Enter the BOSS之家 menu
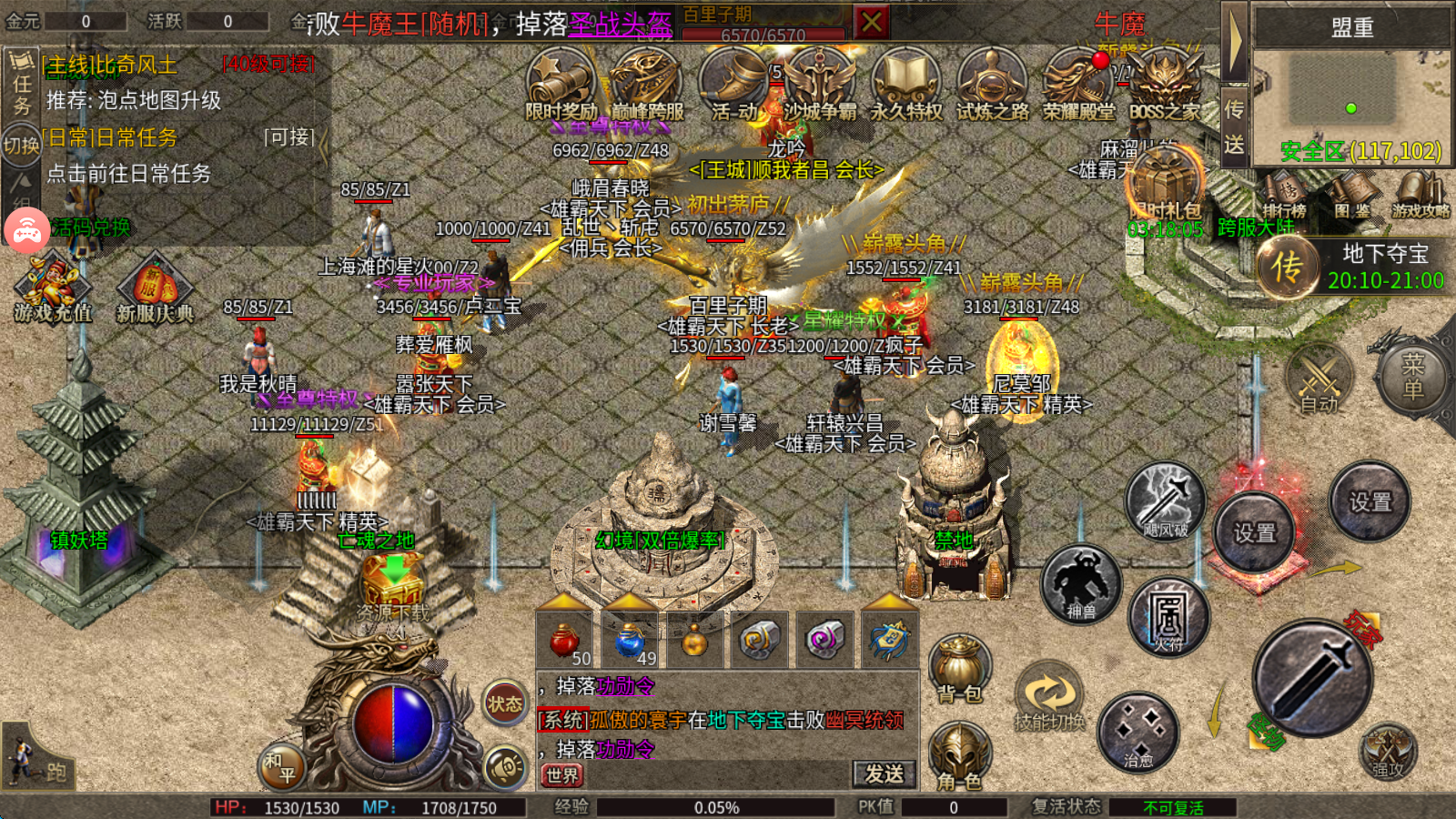Viewport: 1456px width, 819px height. coord(1165,84)
